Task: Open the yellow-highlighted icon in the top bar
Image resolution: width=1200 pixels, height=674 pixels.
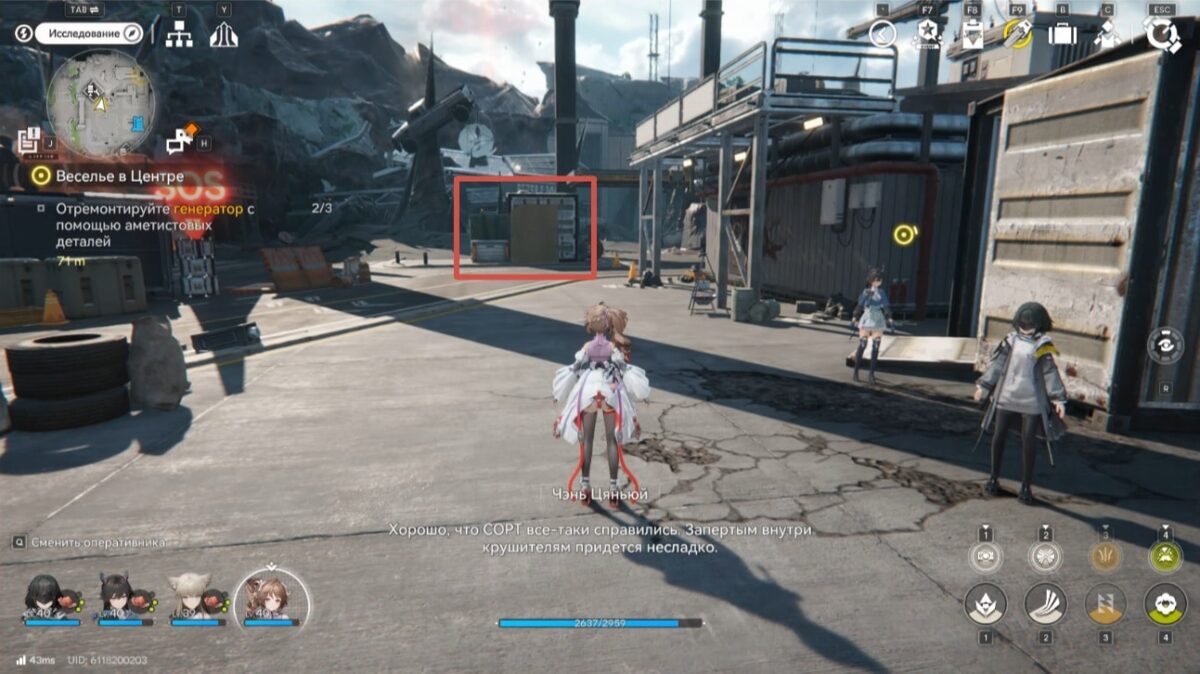Action: 1017,35
